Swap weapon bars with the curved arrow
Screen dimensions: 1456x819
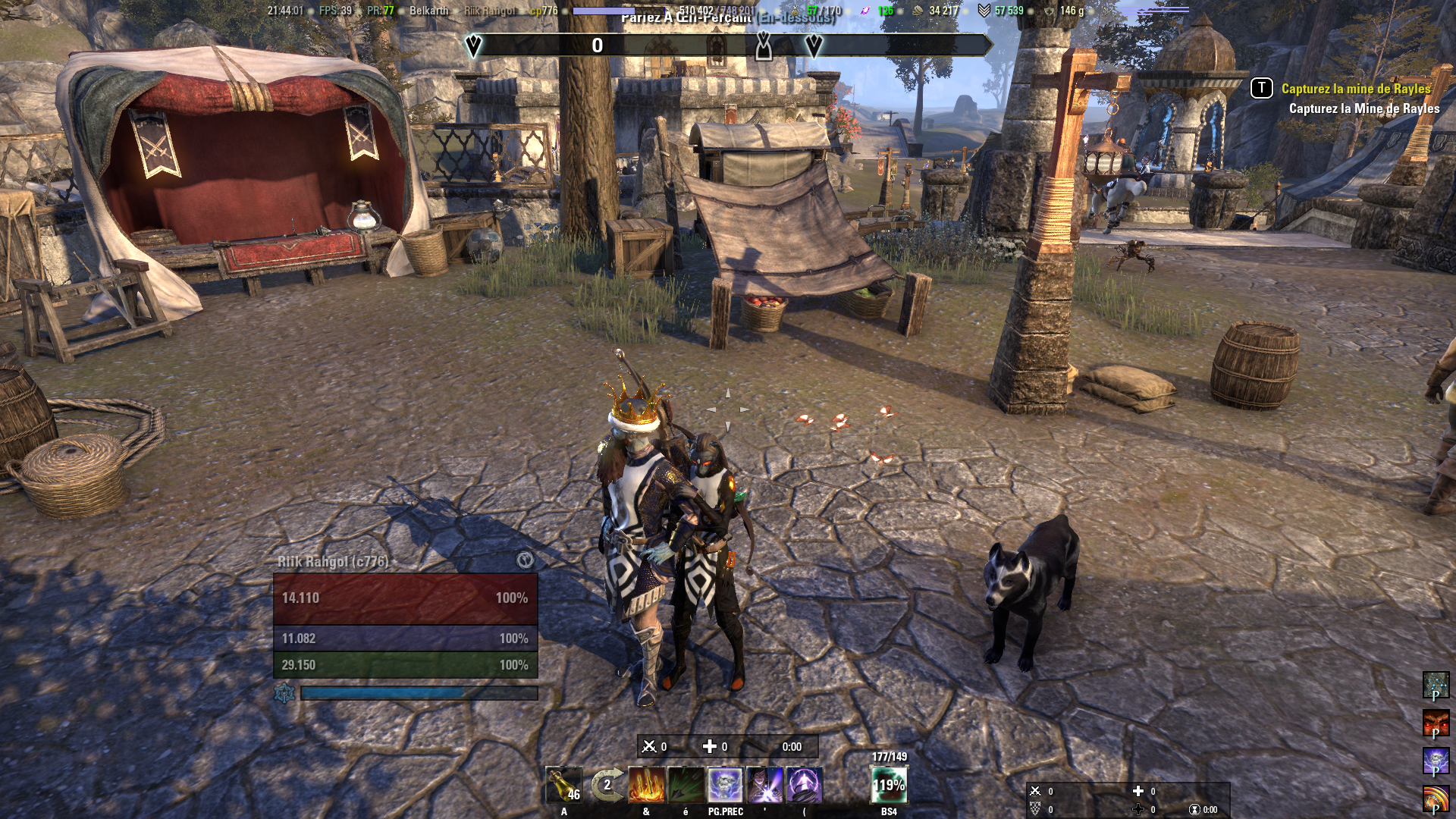coord(607,786)
